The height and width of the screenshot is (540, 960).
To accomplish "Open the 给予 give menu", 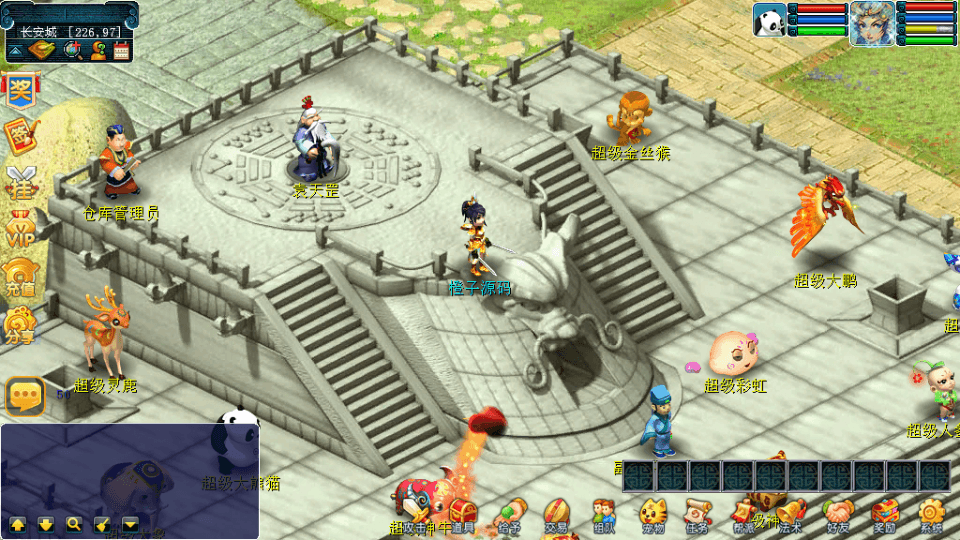I will coord(510,514).
